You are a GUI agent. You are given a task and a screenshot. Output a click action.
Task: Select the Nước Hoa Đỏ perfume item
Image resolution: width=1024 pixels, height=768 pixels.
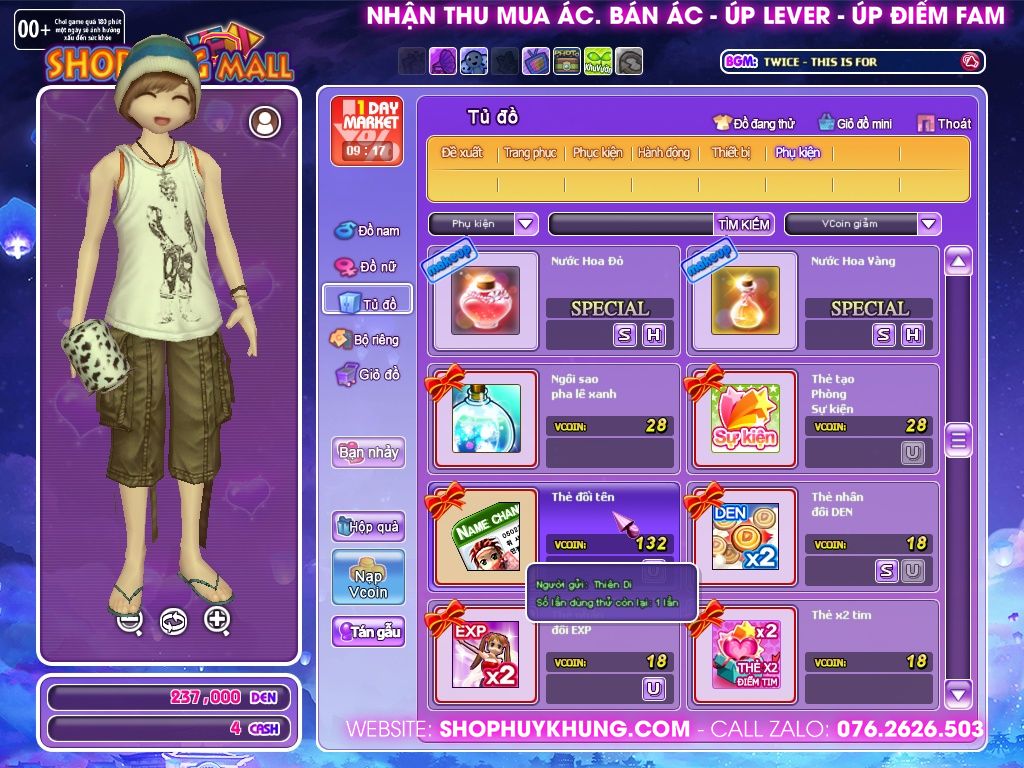click(x=485, y=301)
